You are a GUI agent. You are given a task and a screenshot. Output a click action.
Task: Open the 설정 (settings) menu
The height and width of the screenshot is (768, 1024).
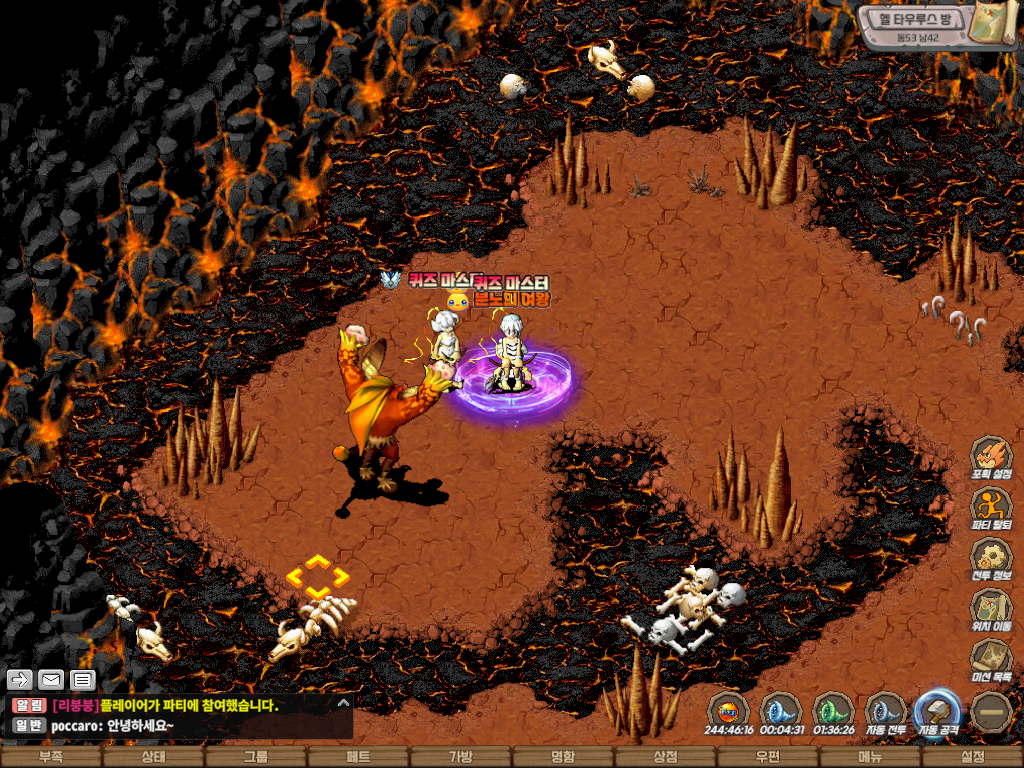[x=972, y=757]
